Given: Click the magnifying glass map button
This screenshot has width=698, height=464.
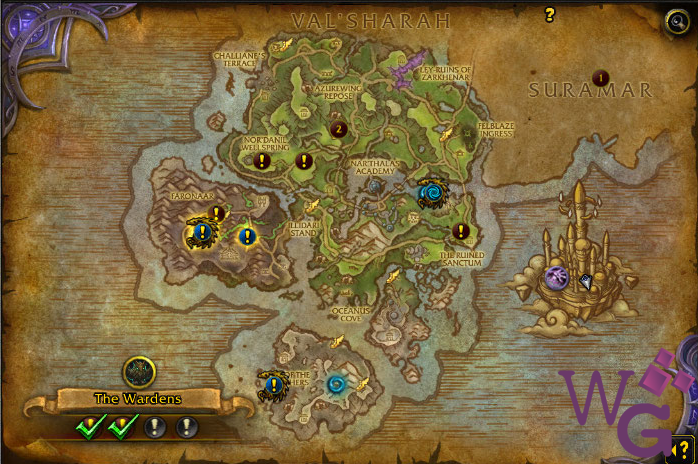Looking at the screenshot, I should tap(677, 22).
